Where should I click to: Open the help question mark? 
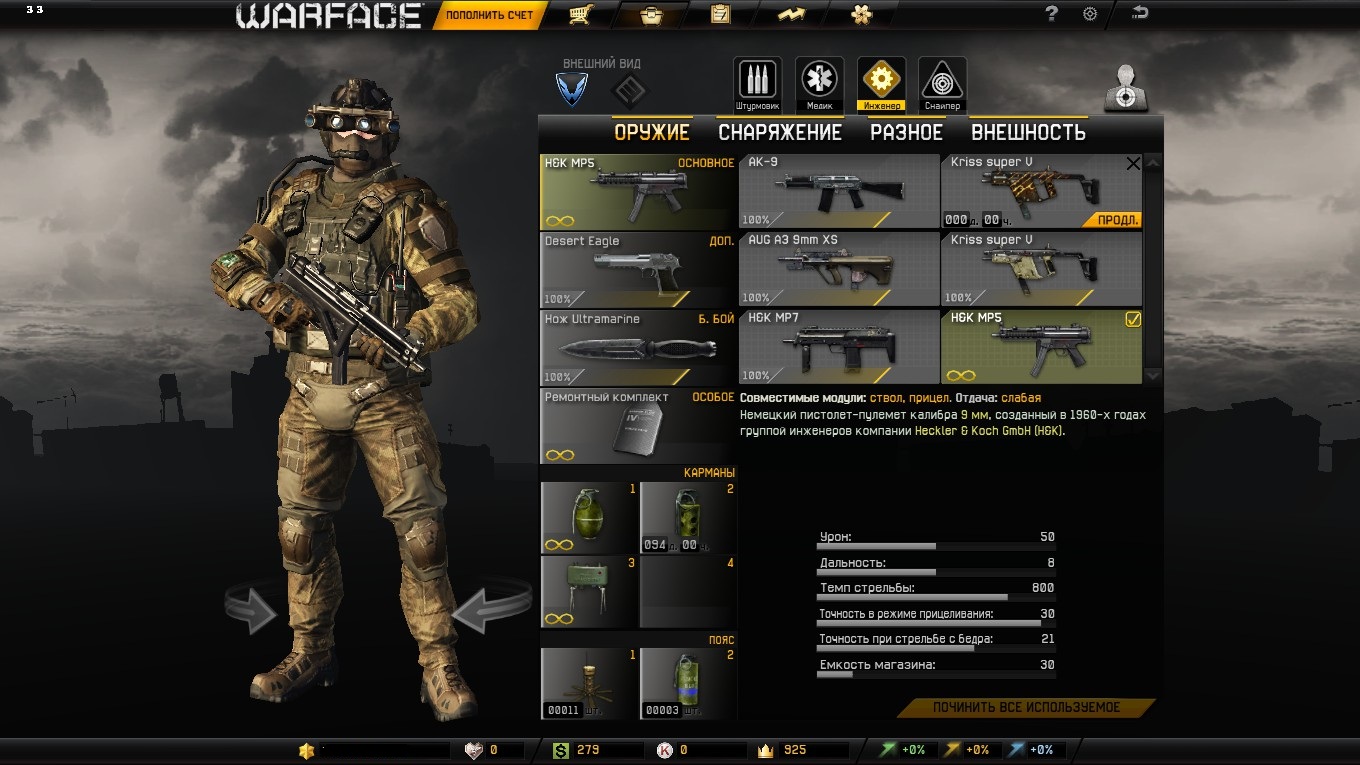click(x=1051, y=14)
